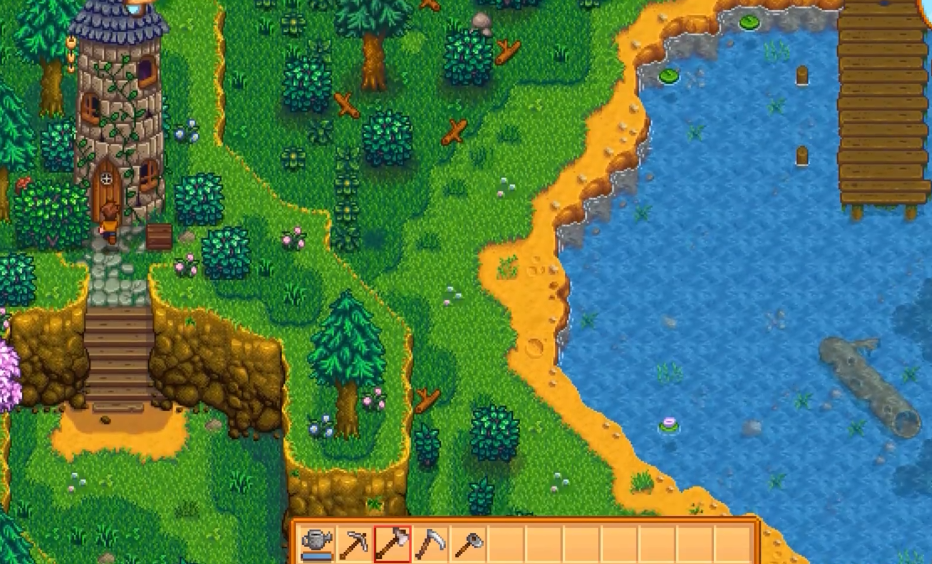Equip the hoe from the hotbar

(468, 544)
